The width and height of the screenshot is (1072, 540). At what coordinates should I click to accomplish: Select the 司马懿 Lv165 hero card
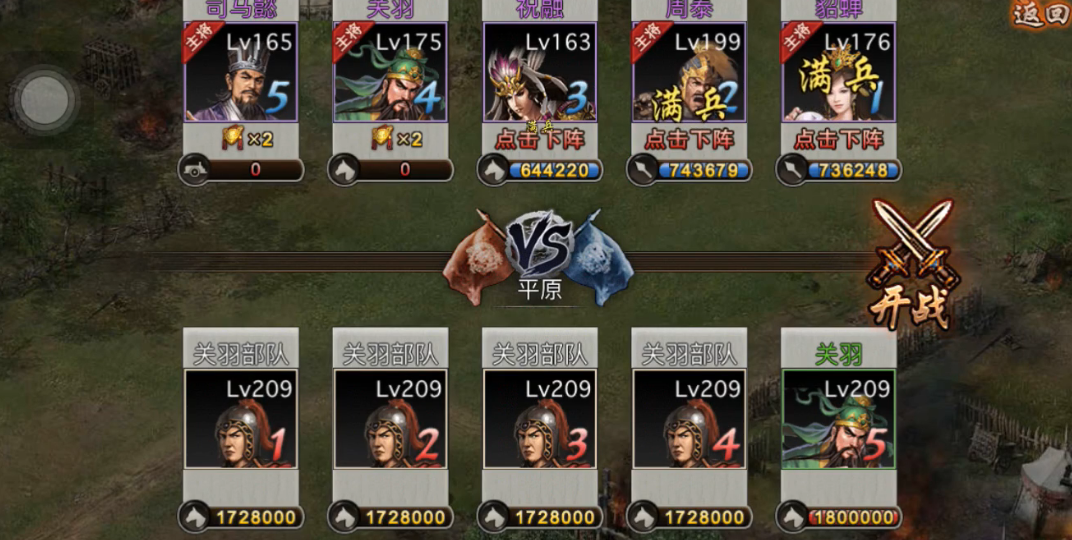tap(241, 72)
